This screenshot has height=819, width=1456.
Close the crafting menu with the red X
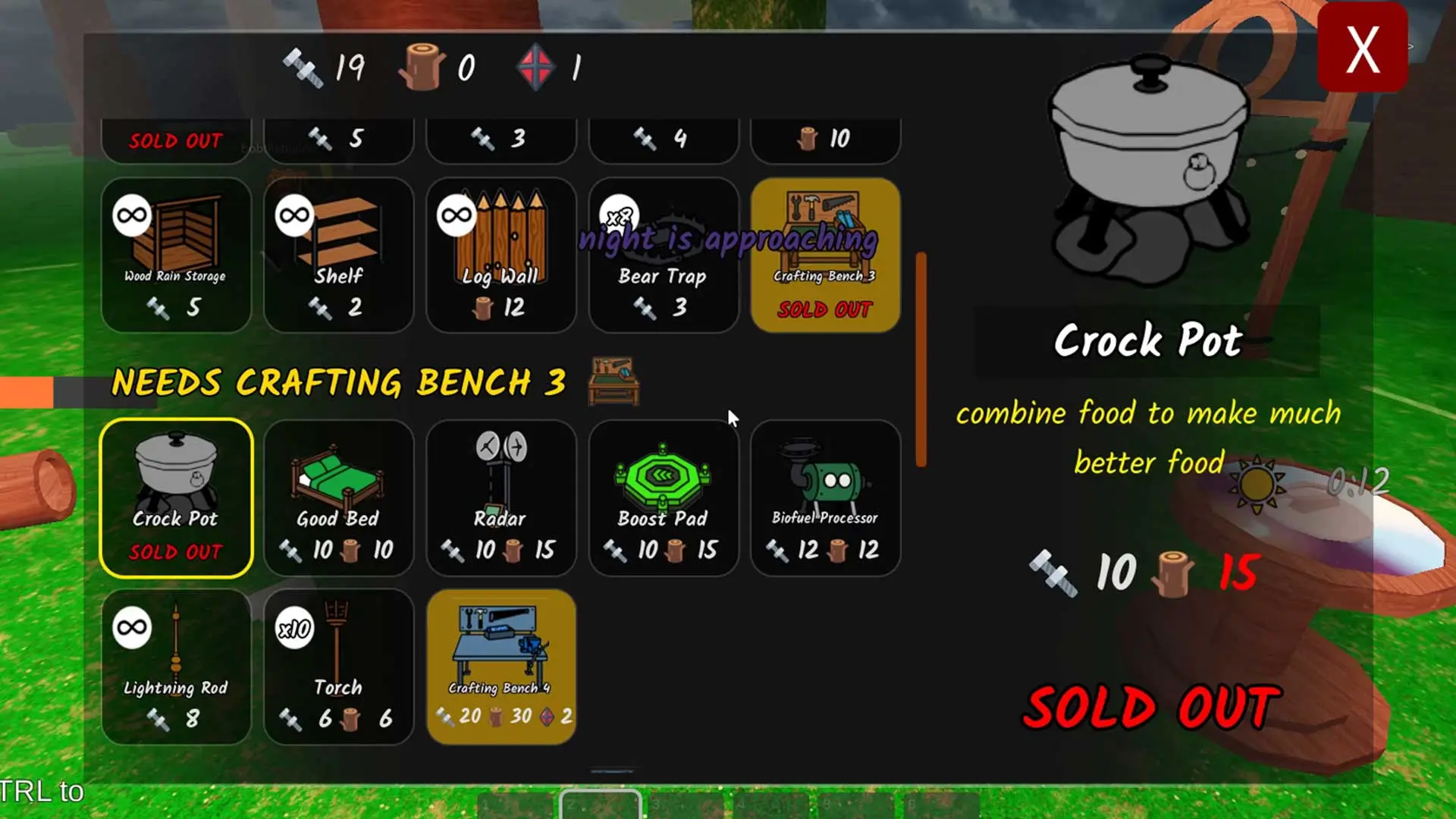pos(1362,49)
